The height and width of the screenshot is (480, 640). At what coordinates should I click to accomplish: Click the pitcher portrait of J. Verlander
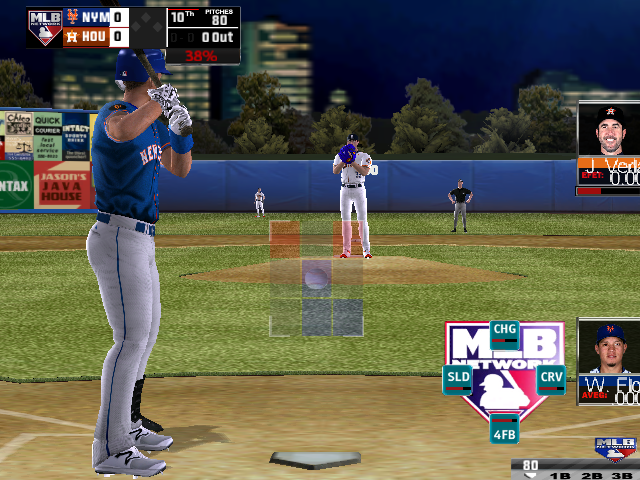pyautogui.click(x=610, y=130)
